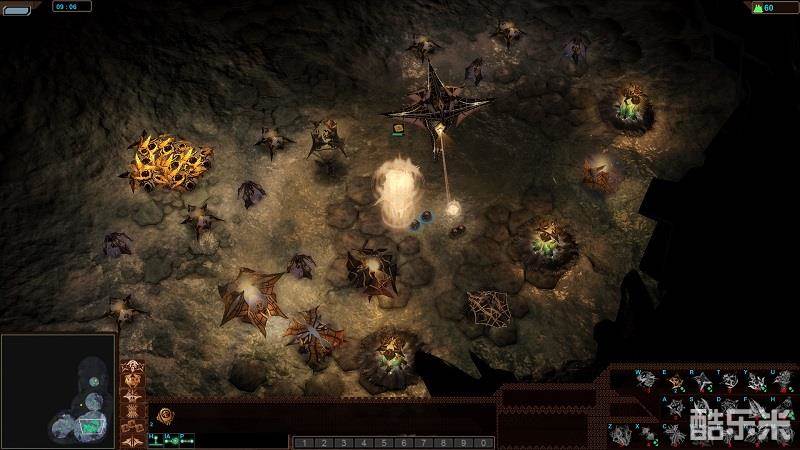Choose the build icon labeled E
The image size is (800, 450).
tap(674, 381)
